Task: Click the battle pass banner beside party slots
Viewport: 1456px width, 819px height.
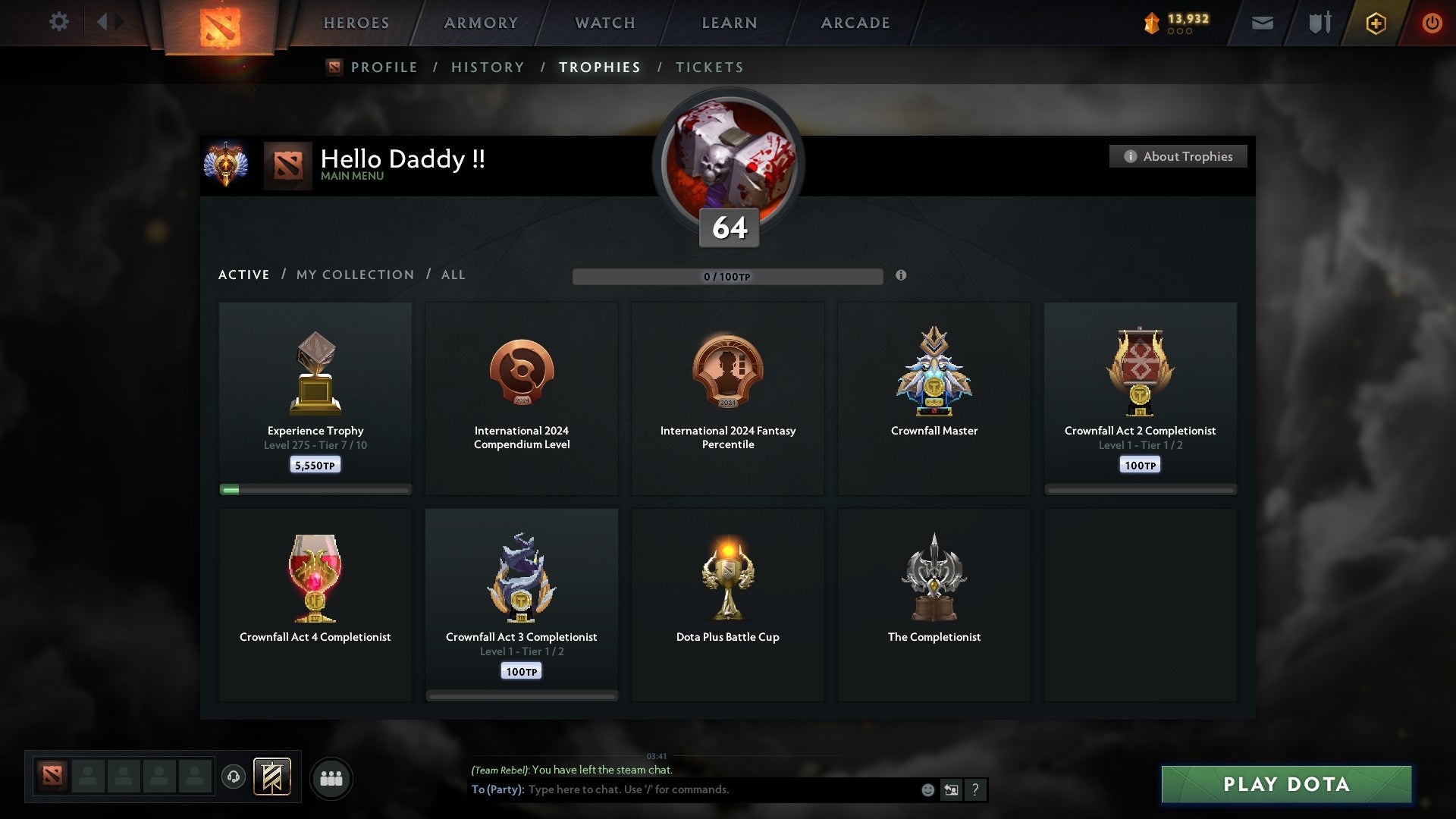Action: click(273, 777)
